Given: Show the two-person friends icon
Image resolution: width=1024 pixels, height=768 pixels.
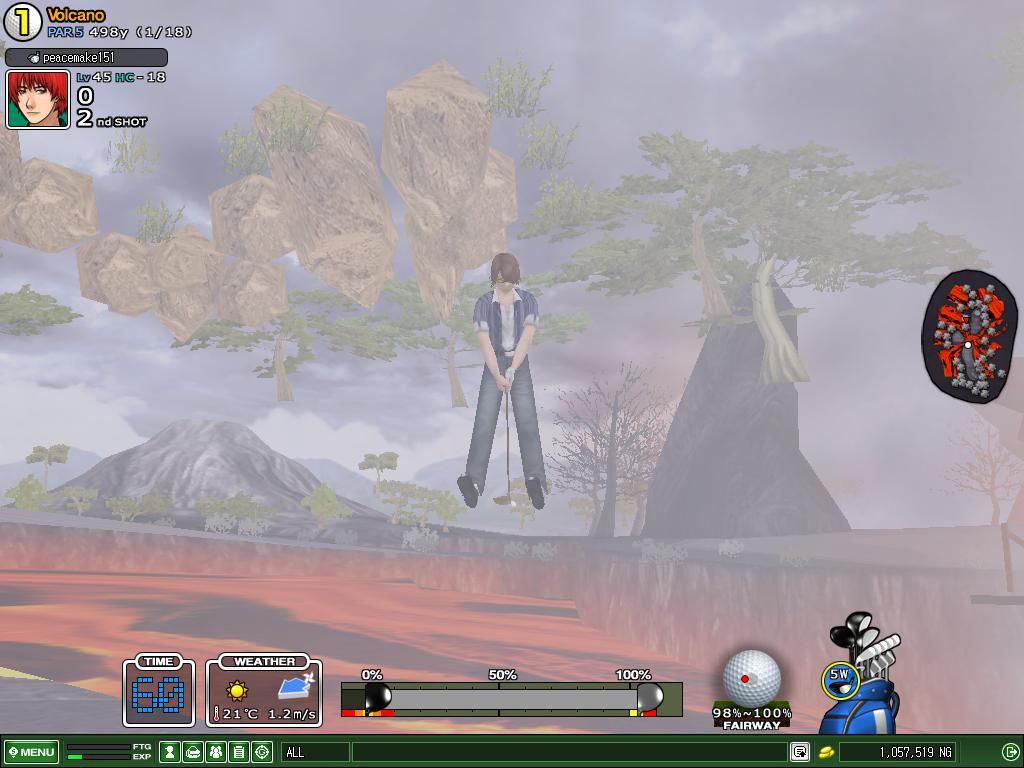Looking at the screenshot, I should click(x=216, y=752).
